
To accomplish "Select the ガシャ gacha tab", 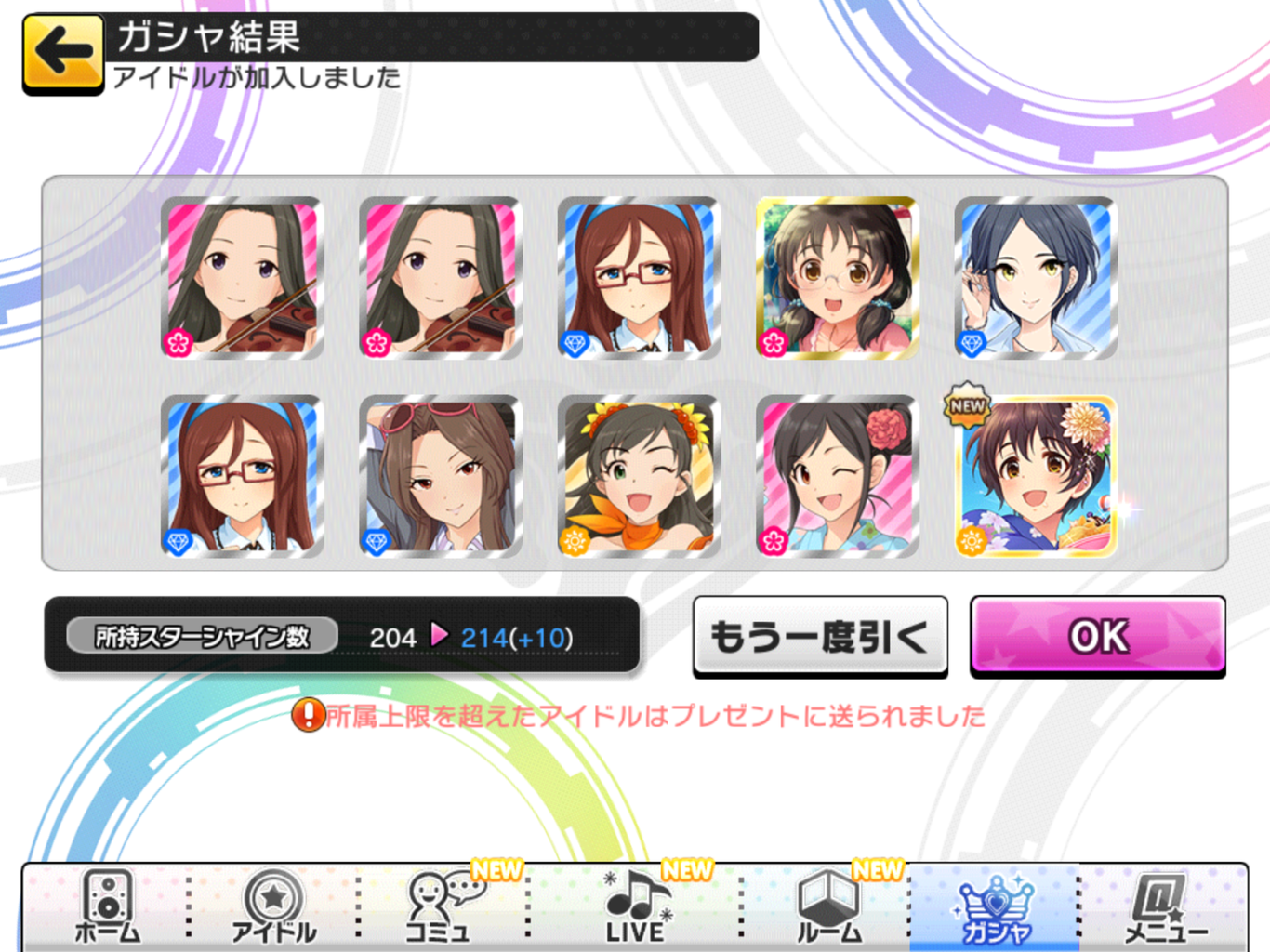I will [995, 908].
